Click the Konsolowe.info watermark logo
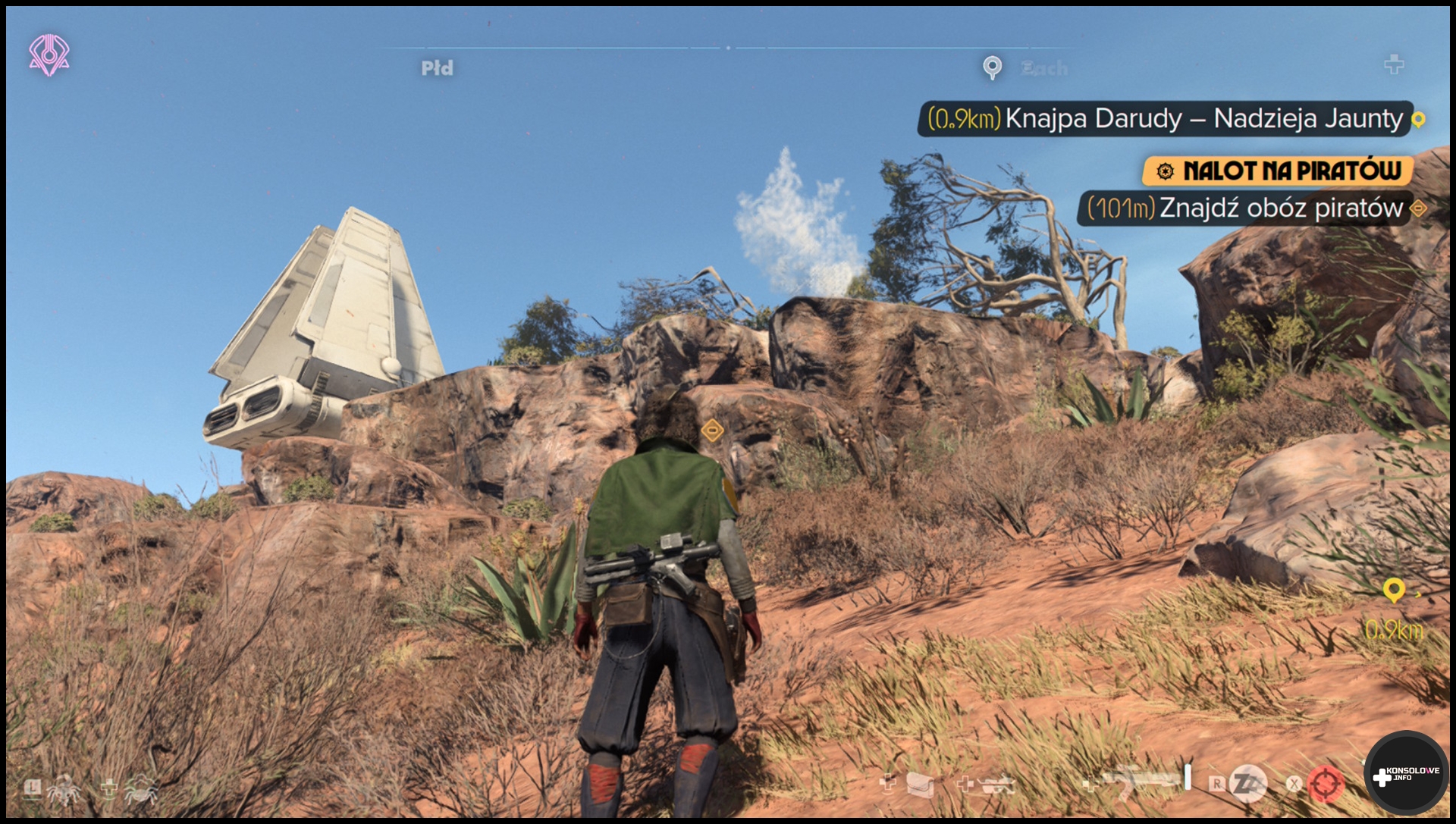Viewport: 1456px width, 824px height. point(1405,774)
